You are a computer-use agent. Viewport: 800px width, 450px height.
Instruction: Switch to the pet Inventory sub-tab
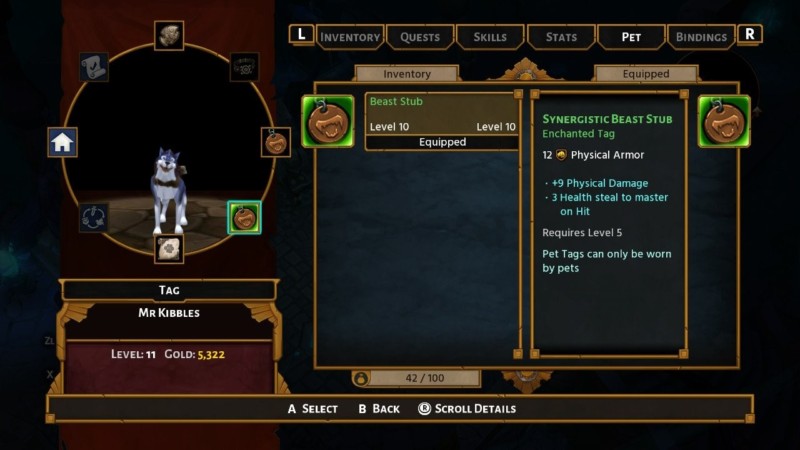pos(407,74)
